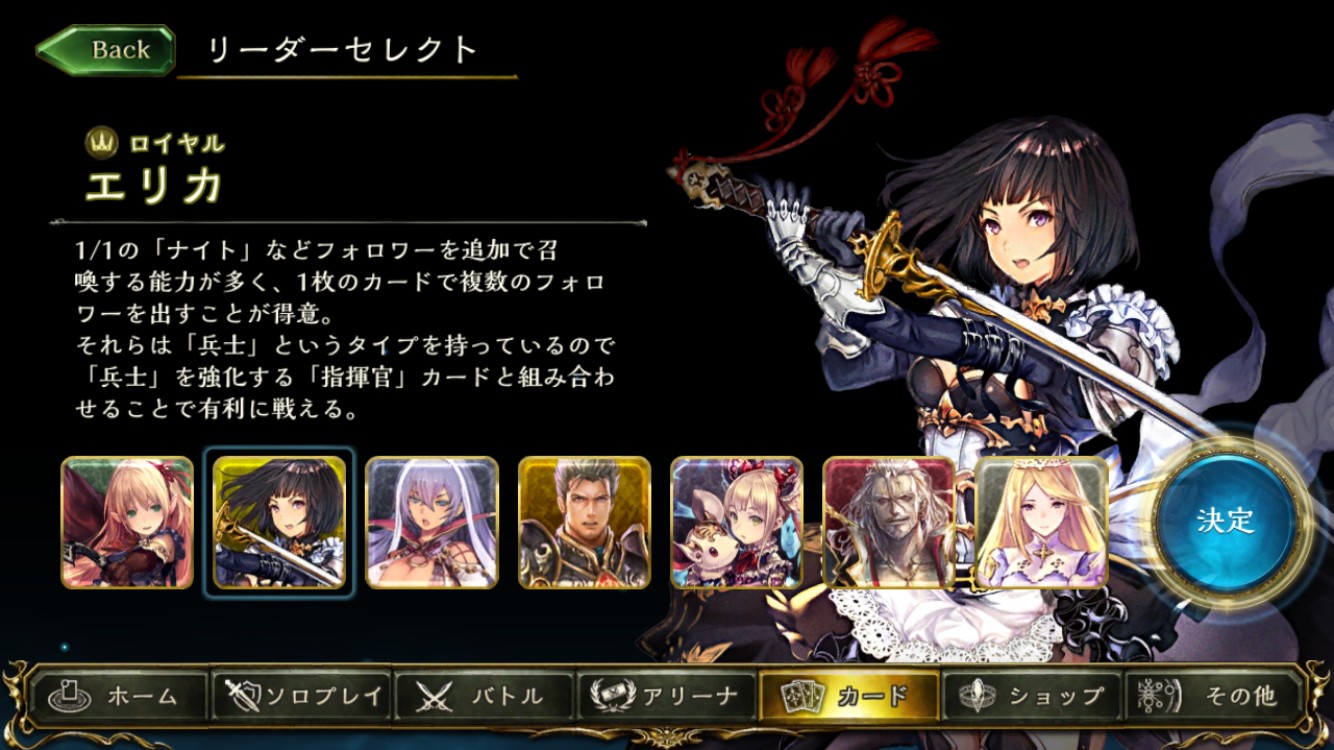Select the blonde priestess leader portrait
The width and height of the screenshot is (1334, 750).
[x=1041, y=522]
